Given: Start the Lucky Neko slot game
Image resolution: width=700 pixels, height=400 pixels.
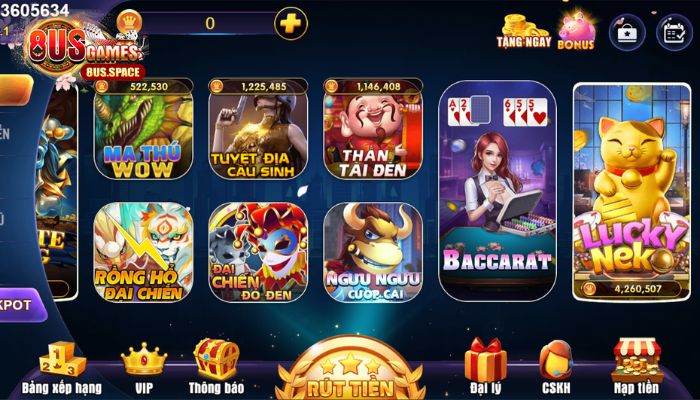Looking at the screenshot, I should pyautogui.click(x=631, y=190).
